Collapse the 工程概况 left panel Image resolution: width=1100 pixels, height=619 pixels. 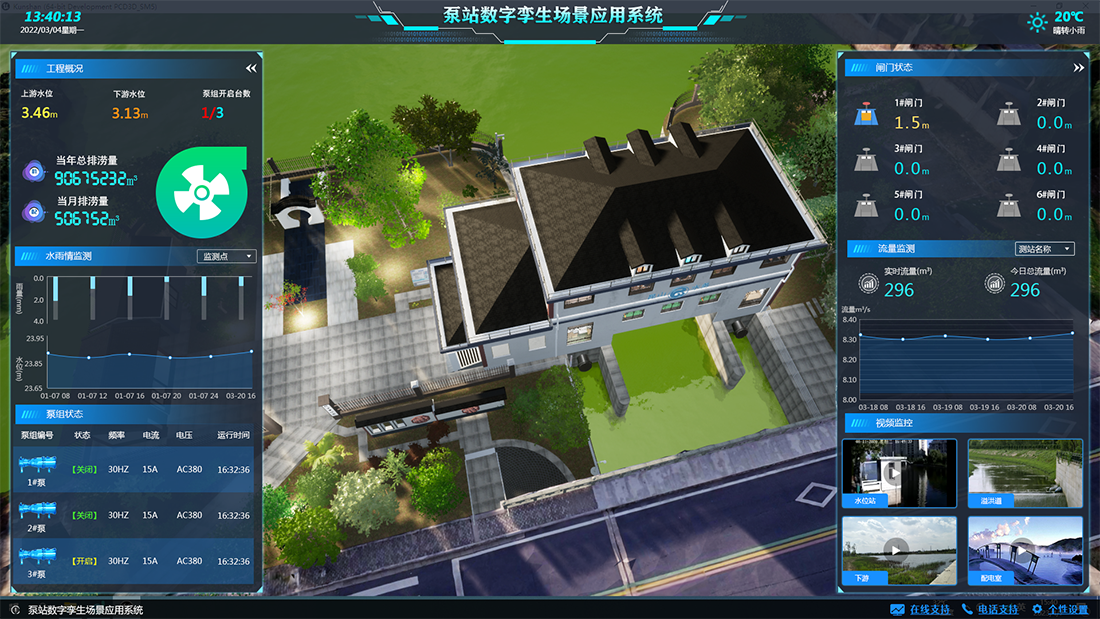(251, 68)
